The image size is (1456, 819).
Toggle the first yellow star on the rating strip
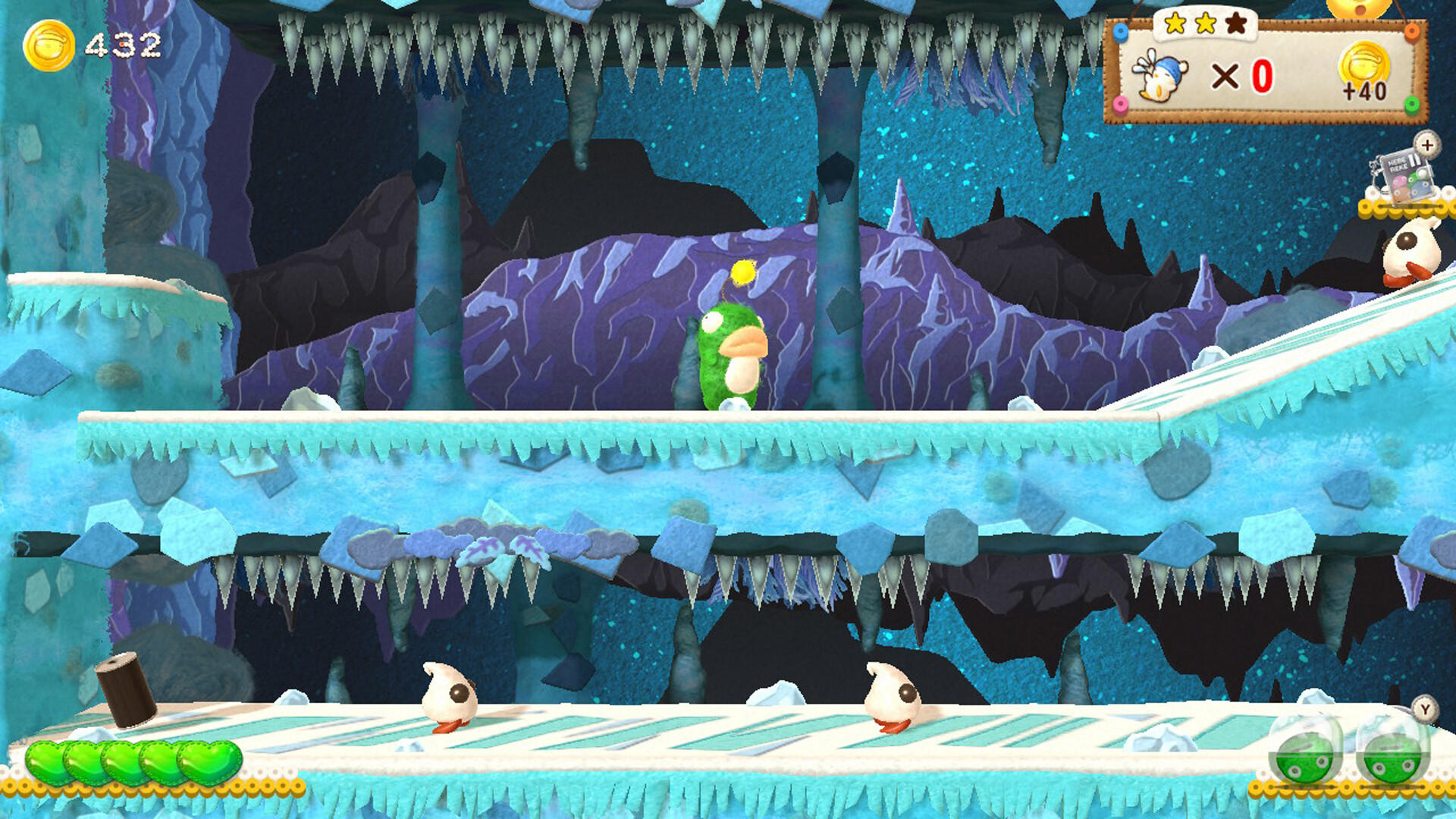tap(1176, 24)
